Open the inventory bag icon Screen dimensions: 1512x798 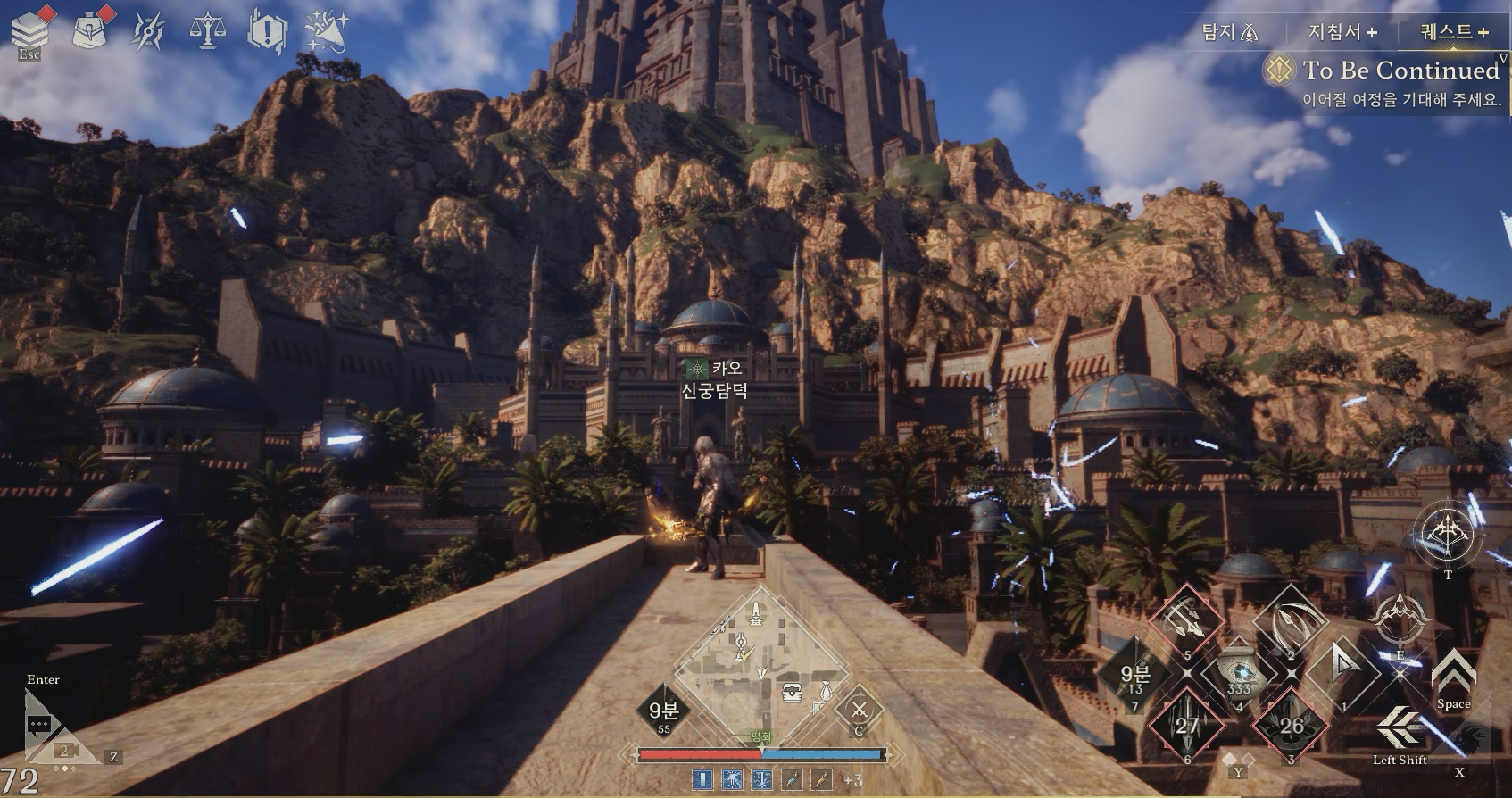pyautogui.click(x=89, y=29)
